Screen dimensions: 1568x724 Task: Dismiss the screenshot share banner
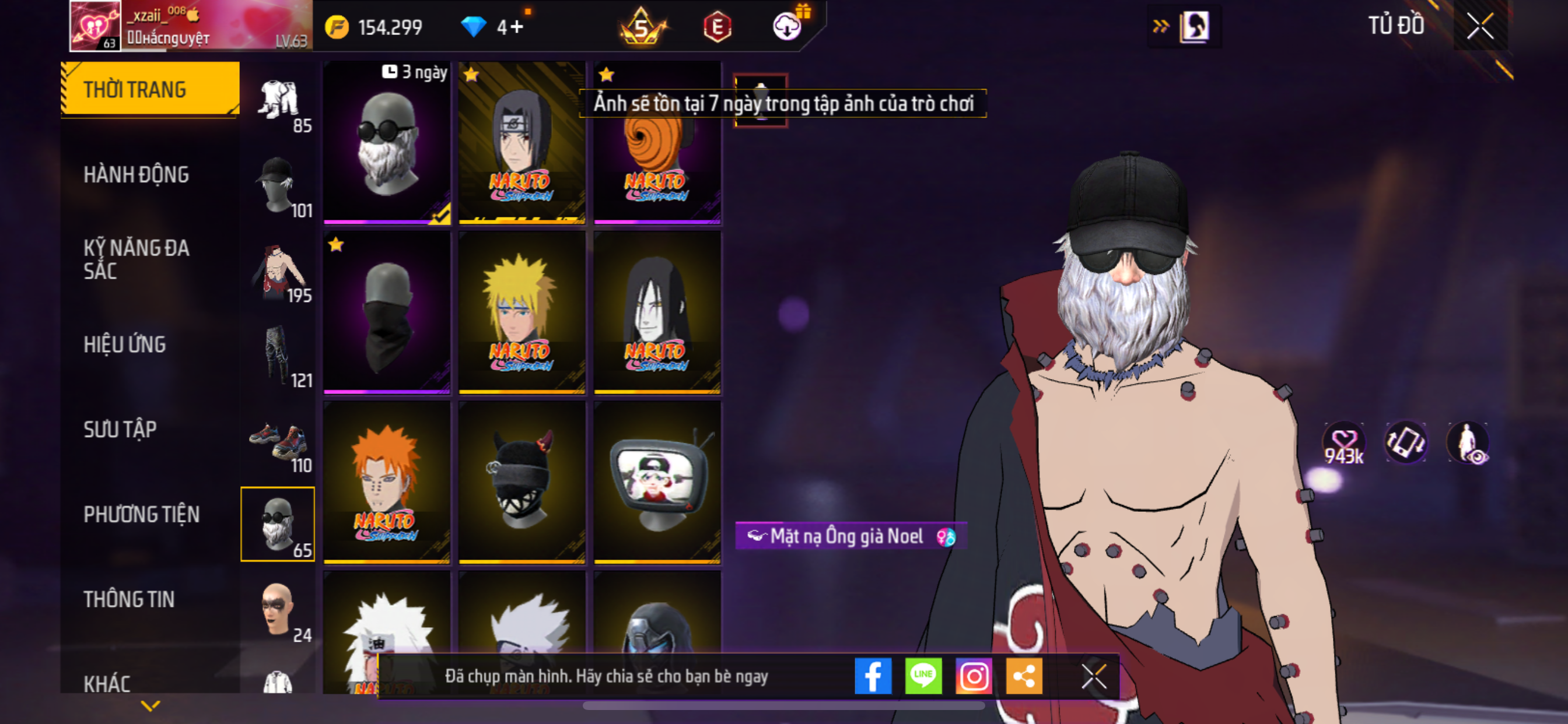tap(1093, 676)
